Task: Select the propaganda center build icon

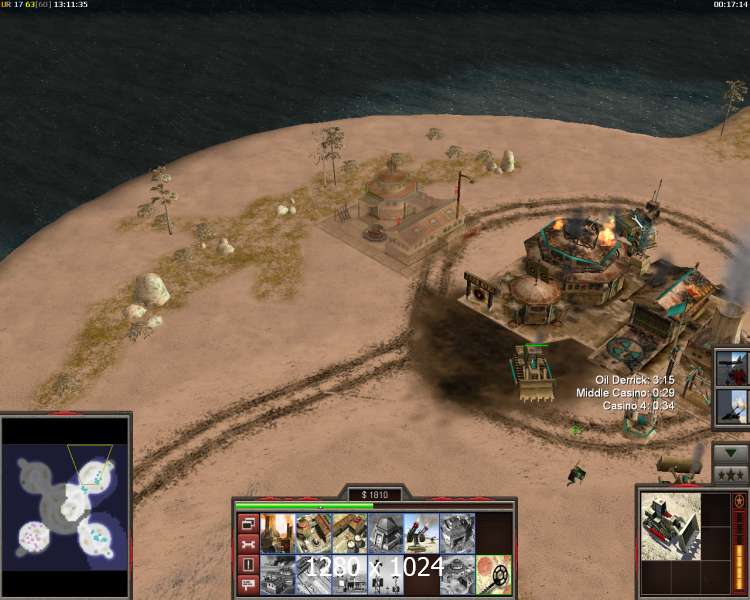Action: [x=276, y=574]
